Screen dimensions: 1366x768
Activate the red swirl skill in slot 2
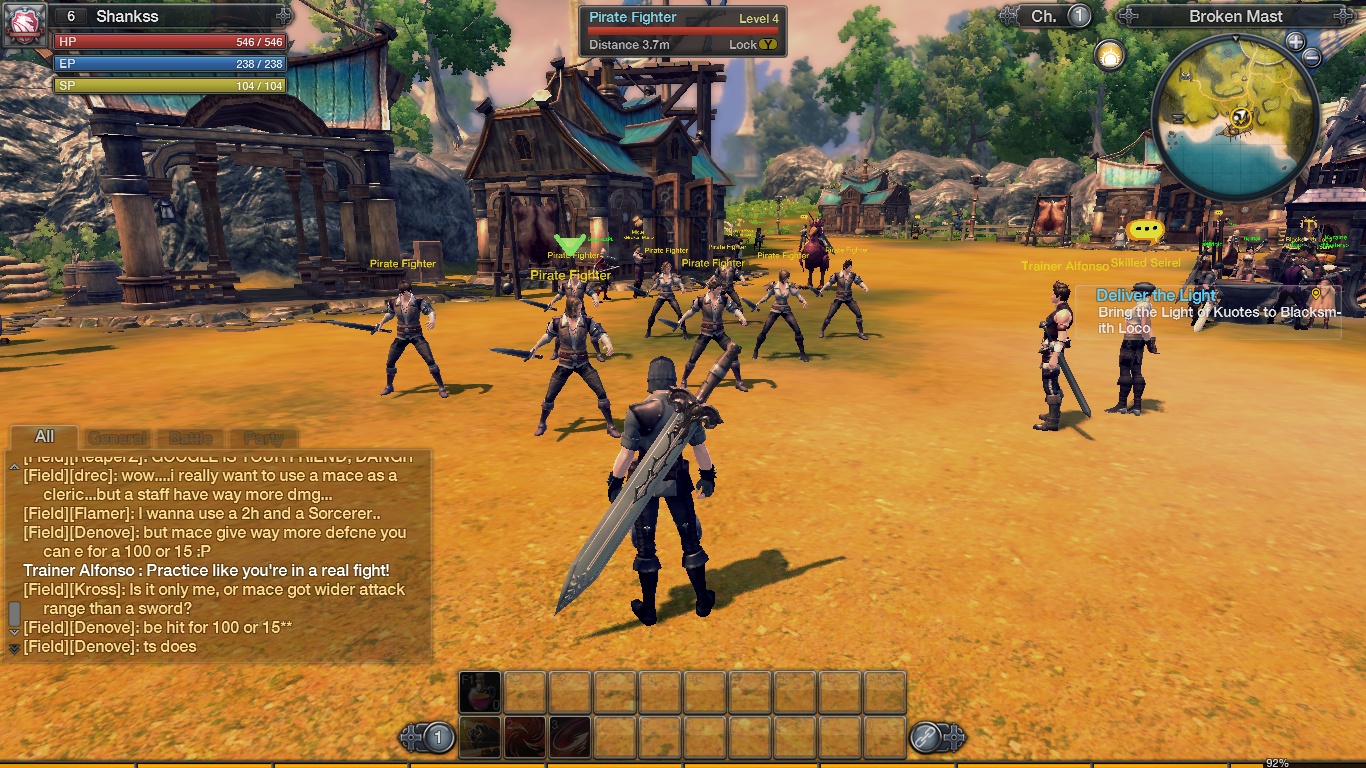[x=525, y=737]
